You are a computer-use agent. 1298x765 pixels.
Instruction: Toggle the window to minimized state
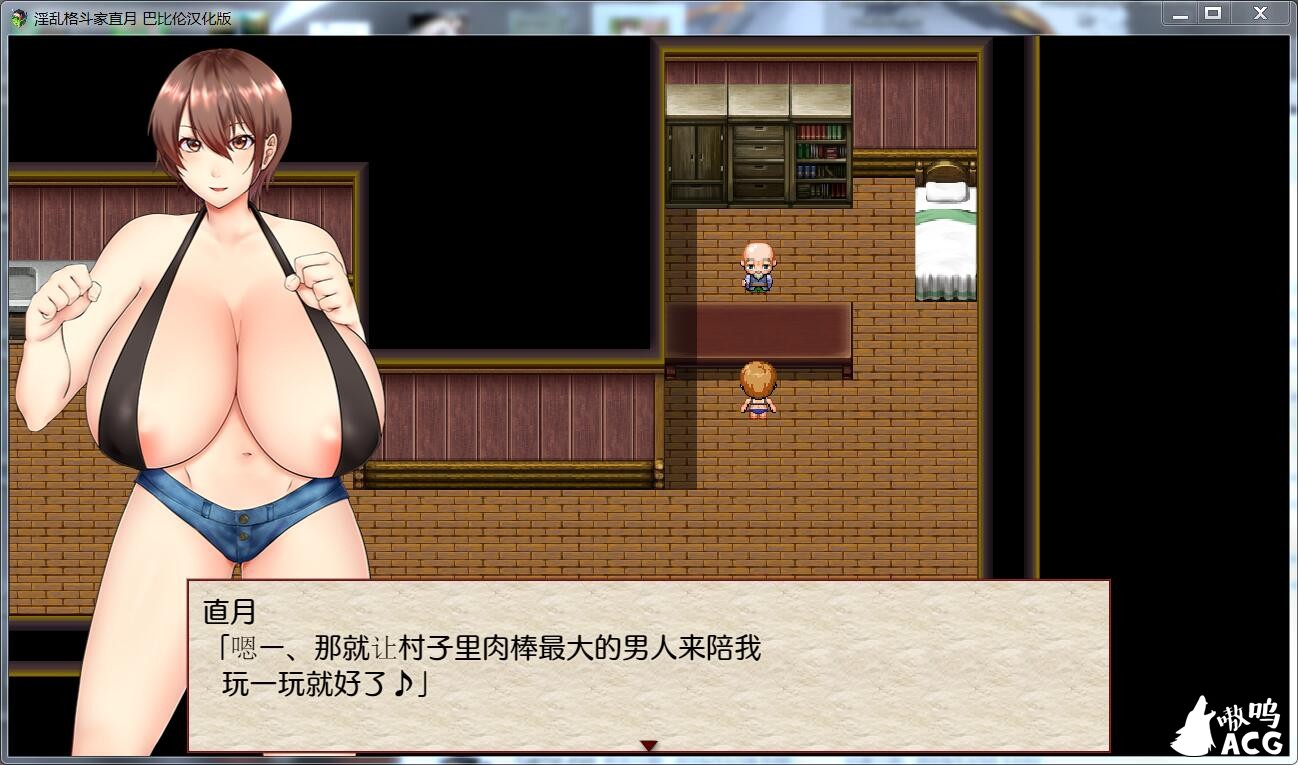1179,13
